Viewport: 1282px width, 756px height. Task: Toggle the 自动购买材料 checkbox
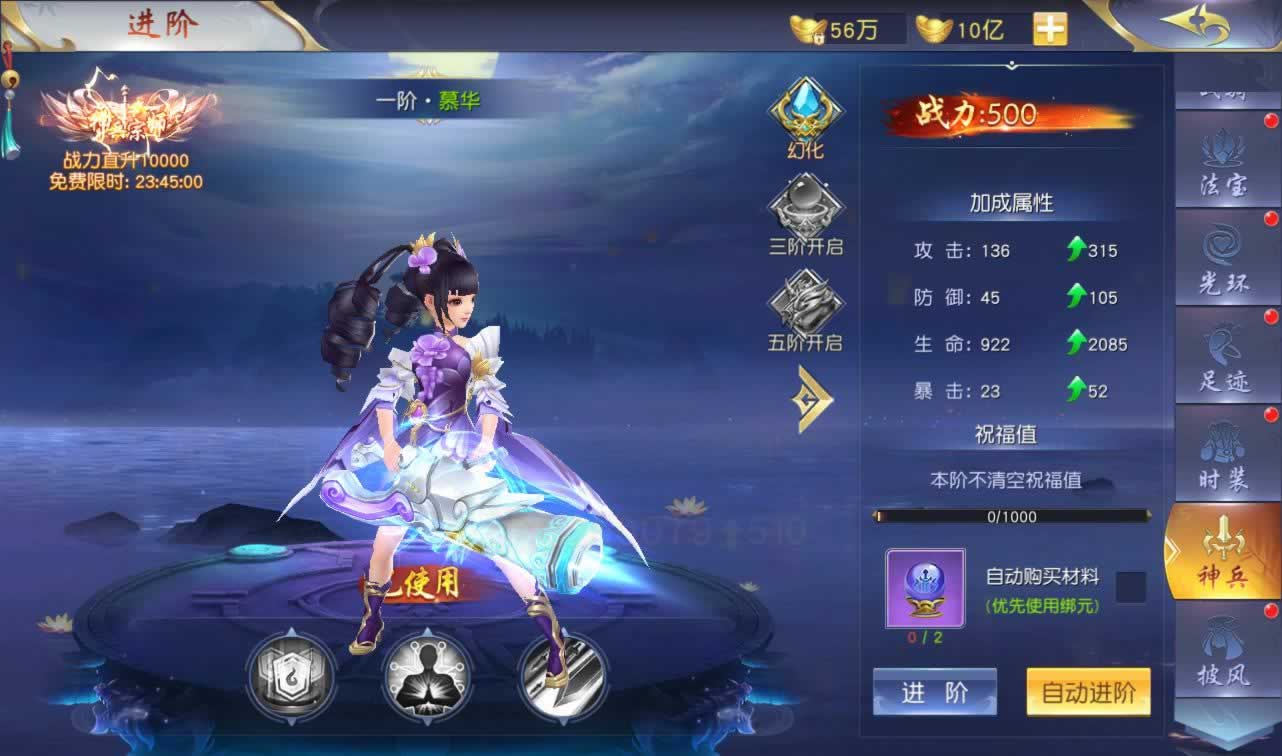[x=1130, y=587]
